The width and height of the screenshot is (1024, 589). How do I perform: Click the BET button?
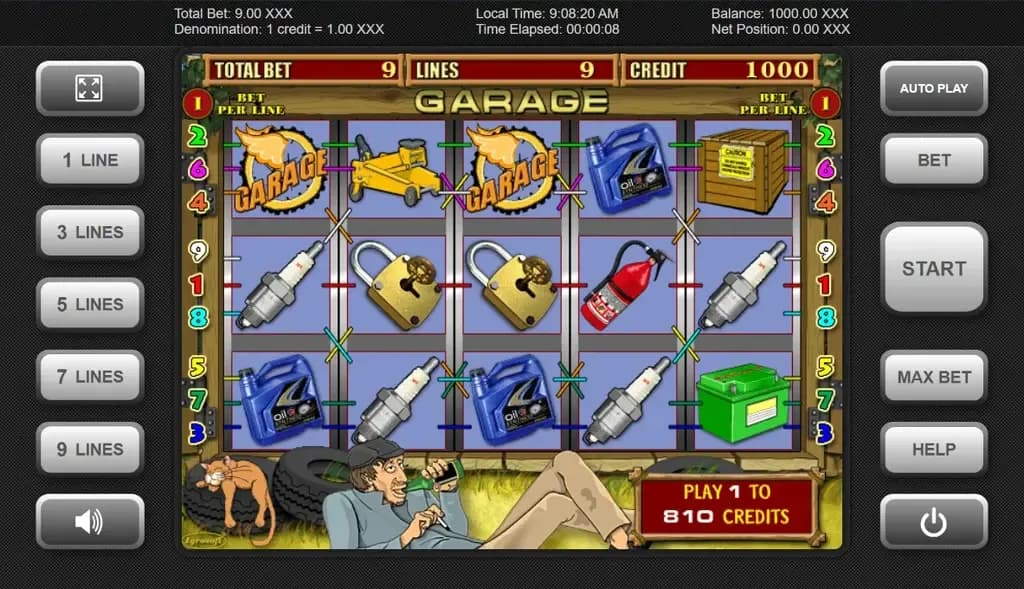pos(933,160)
